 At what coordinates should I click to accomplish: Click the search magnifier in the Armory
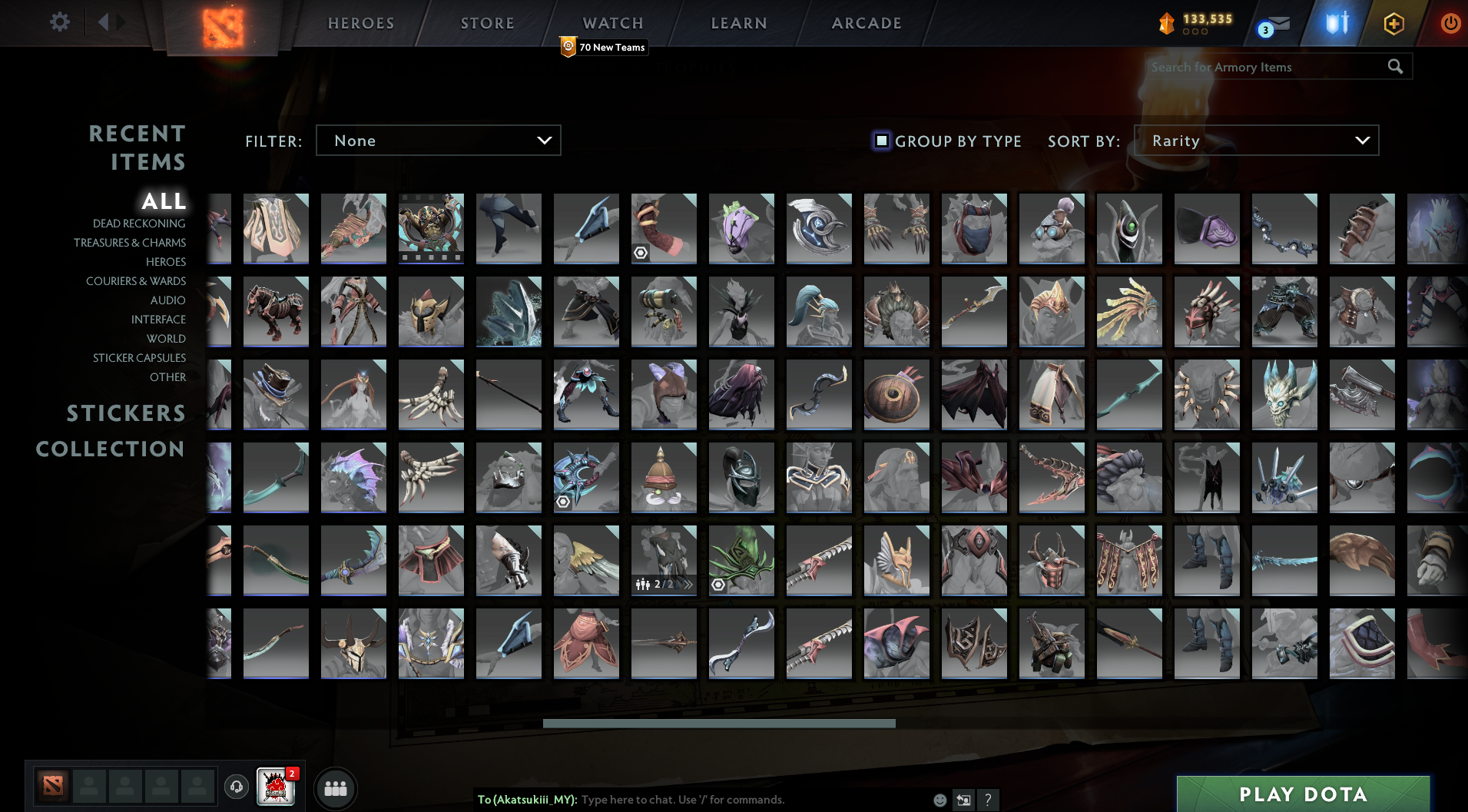click(x=1395, y=67)
